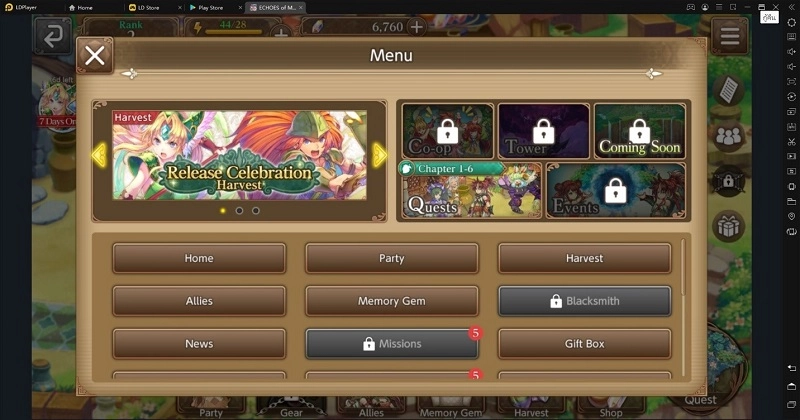Image resolution: width=800 pixels, height=420 pixels.
Task: Switch to the Play Store tab
Action: click(x=211, y=7)
